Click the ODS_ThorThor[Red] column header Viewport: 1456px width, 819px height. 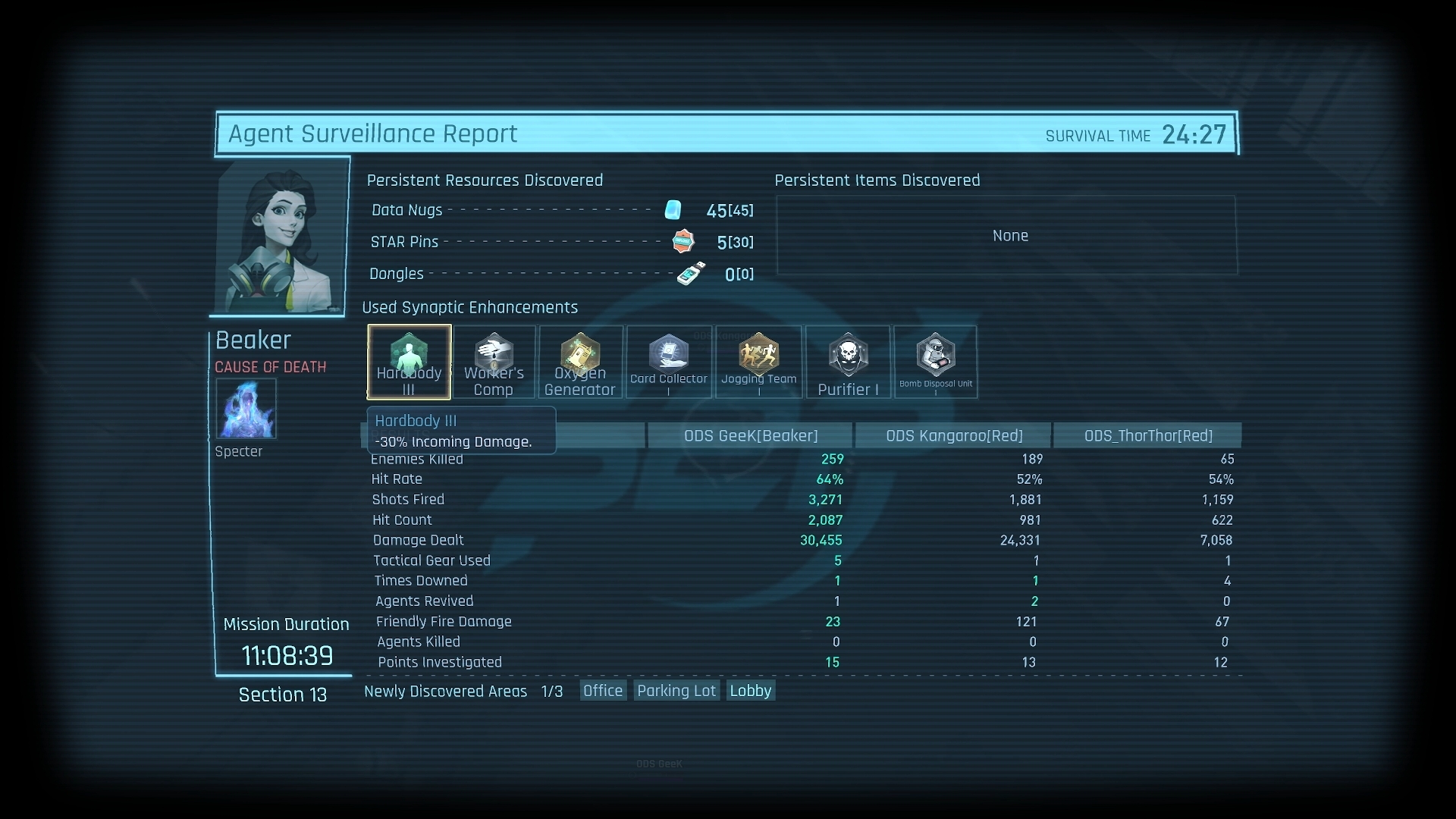click(1148, 436)
